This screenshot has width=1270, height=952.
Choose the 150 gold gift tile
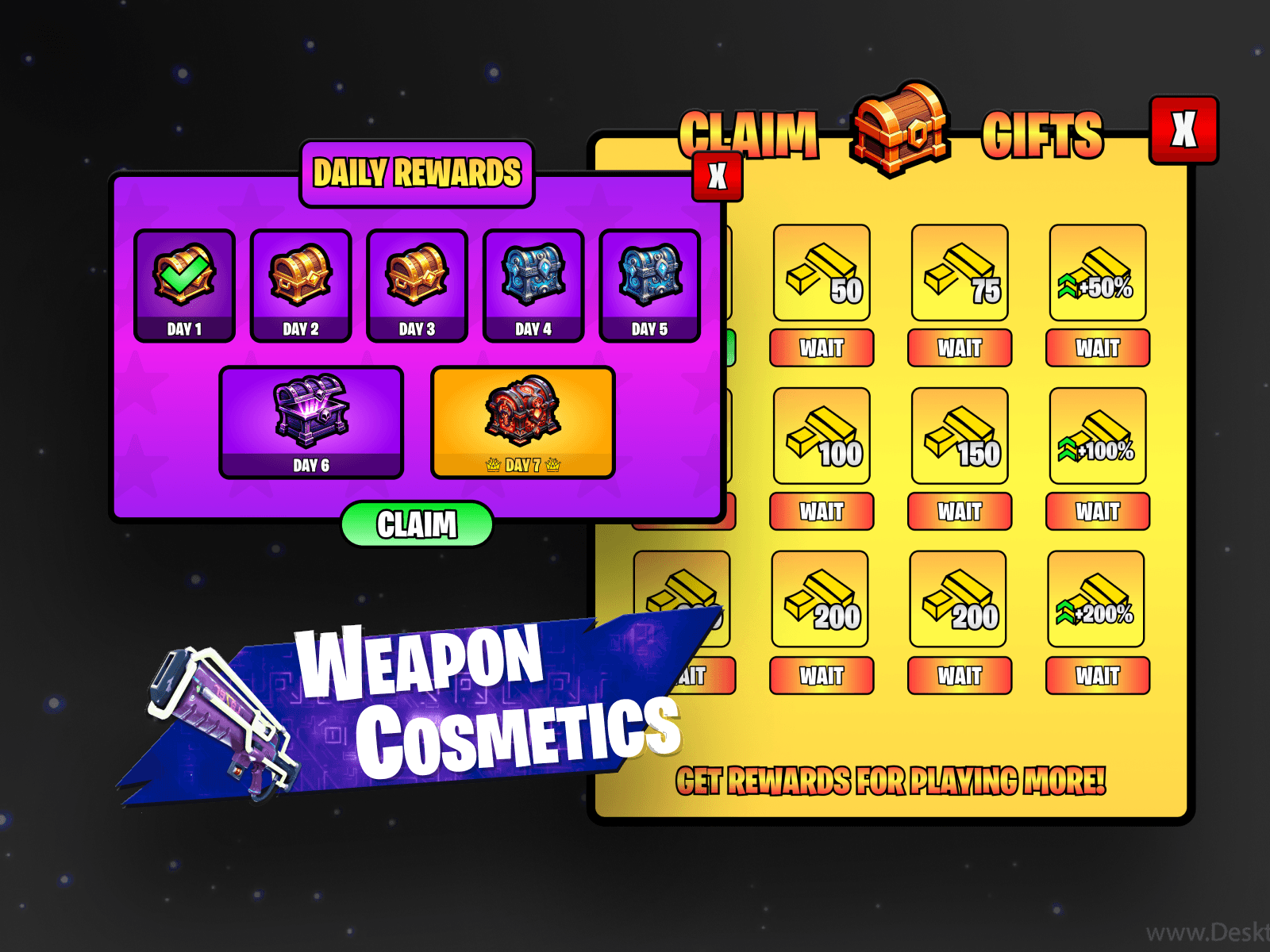click(960, 436)
